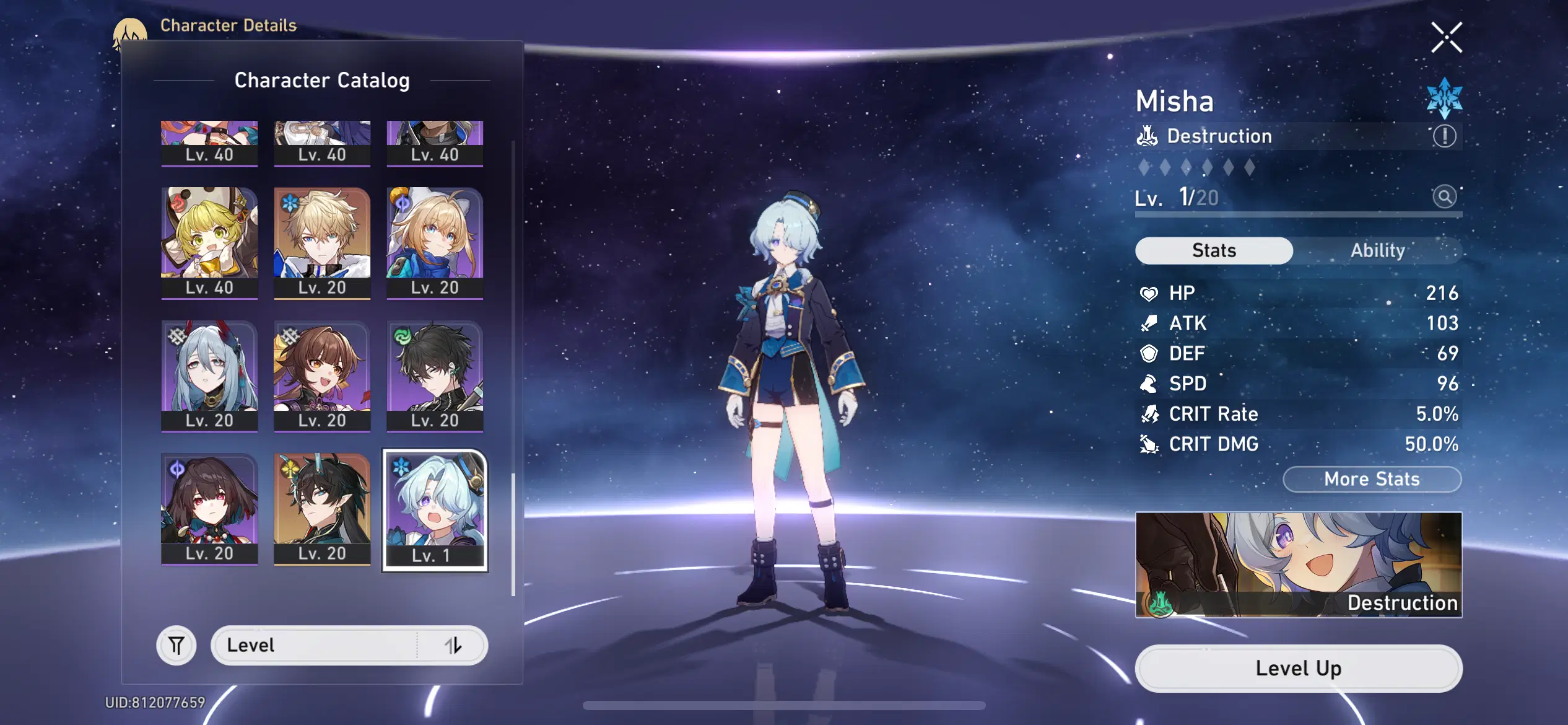
Task: Click the CRIT DMG stat icon
Action: 1149,444
